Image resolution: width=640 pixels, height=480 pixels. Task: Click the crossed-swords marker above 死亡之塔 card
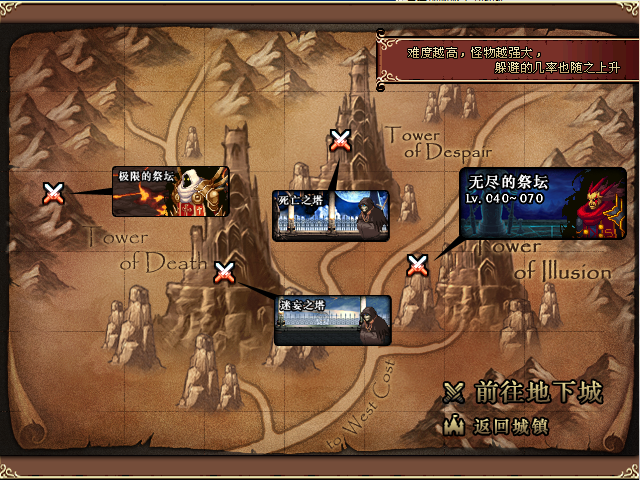coord(340,141)
